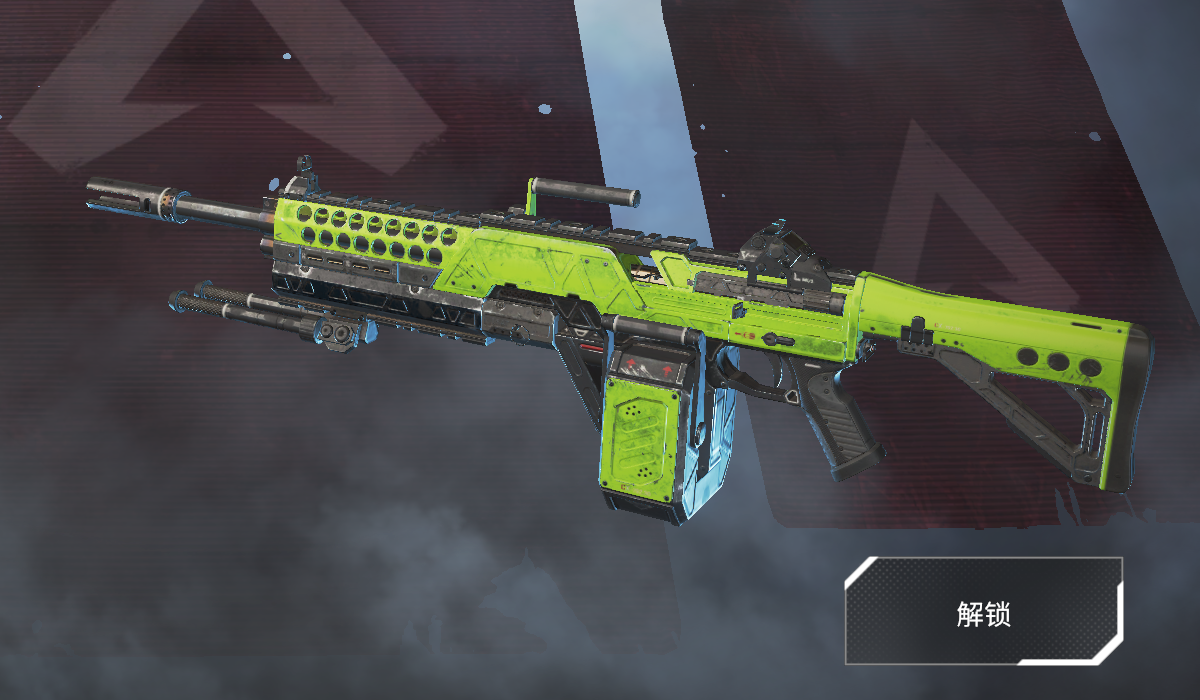Click the 解锁 unlock button
Viewport: 1200px width, 700px height.
[984, 612]
